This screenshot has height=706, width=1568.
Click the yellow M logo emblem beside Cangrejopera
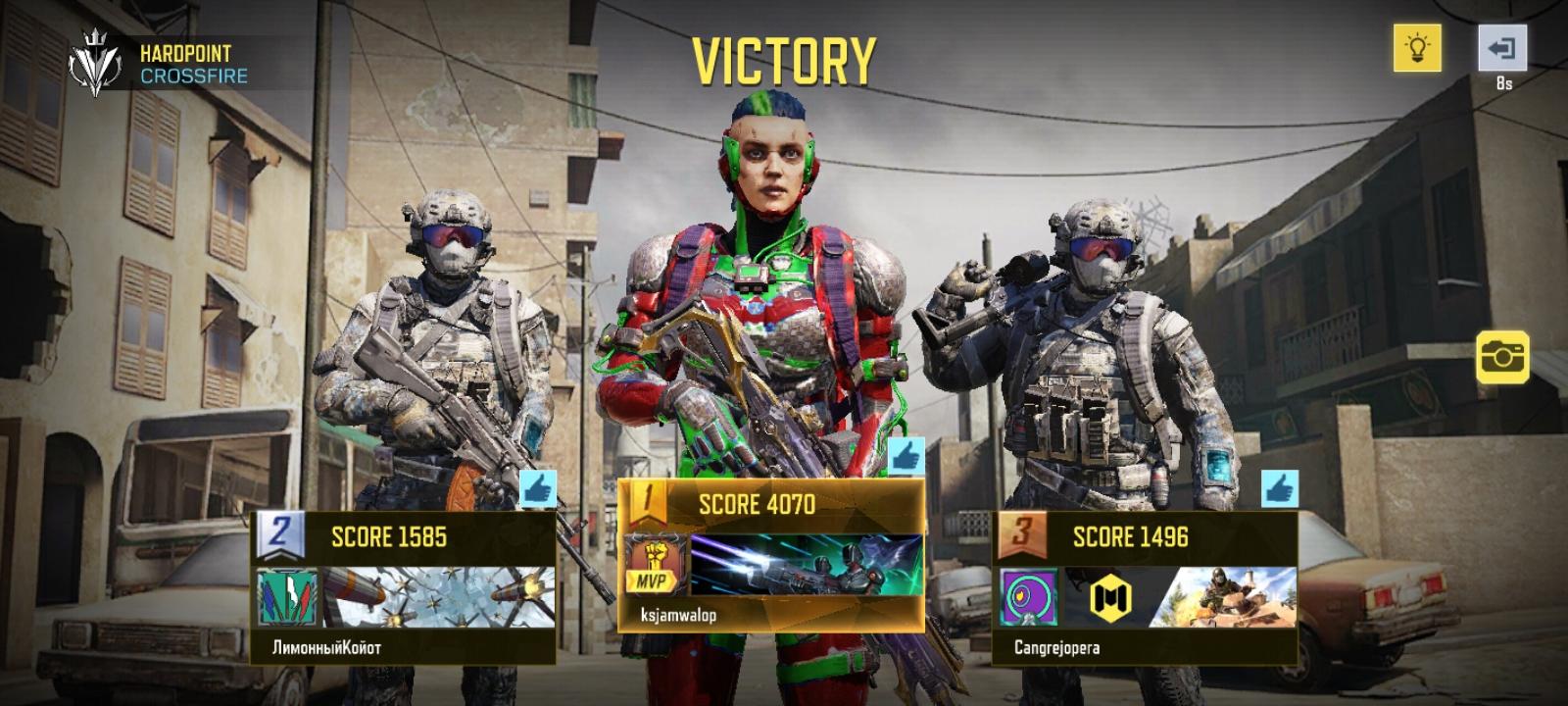pos(1110,597)
